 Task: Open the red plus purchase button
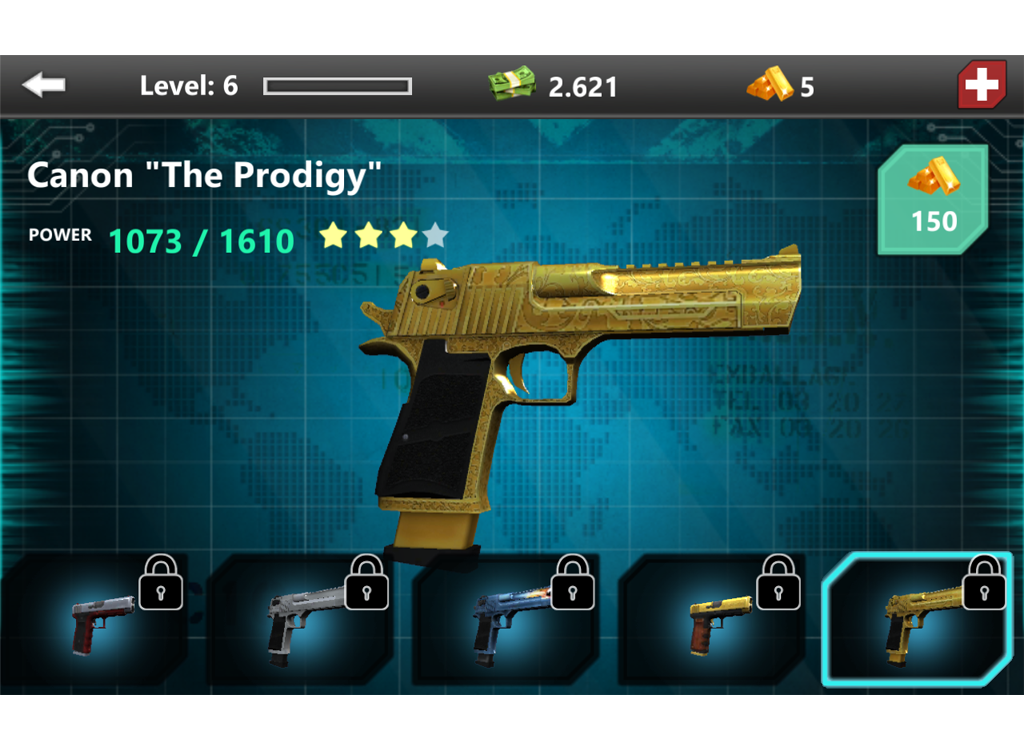click(x=981, y=86)
